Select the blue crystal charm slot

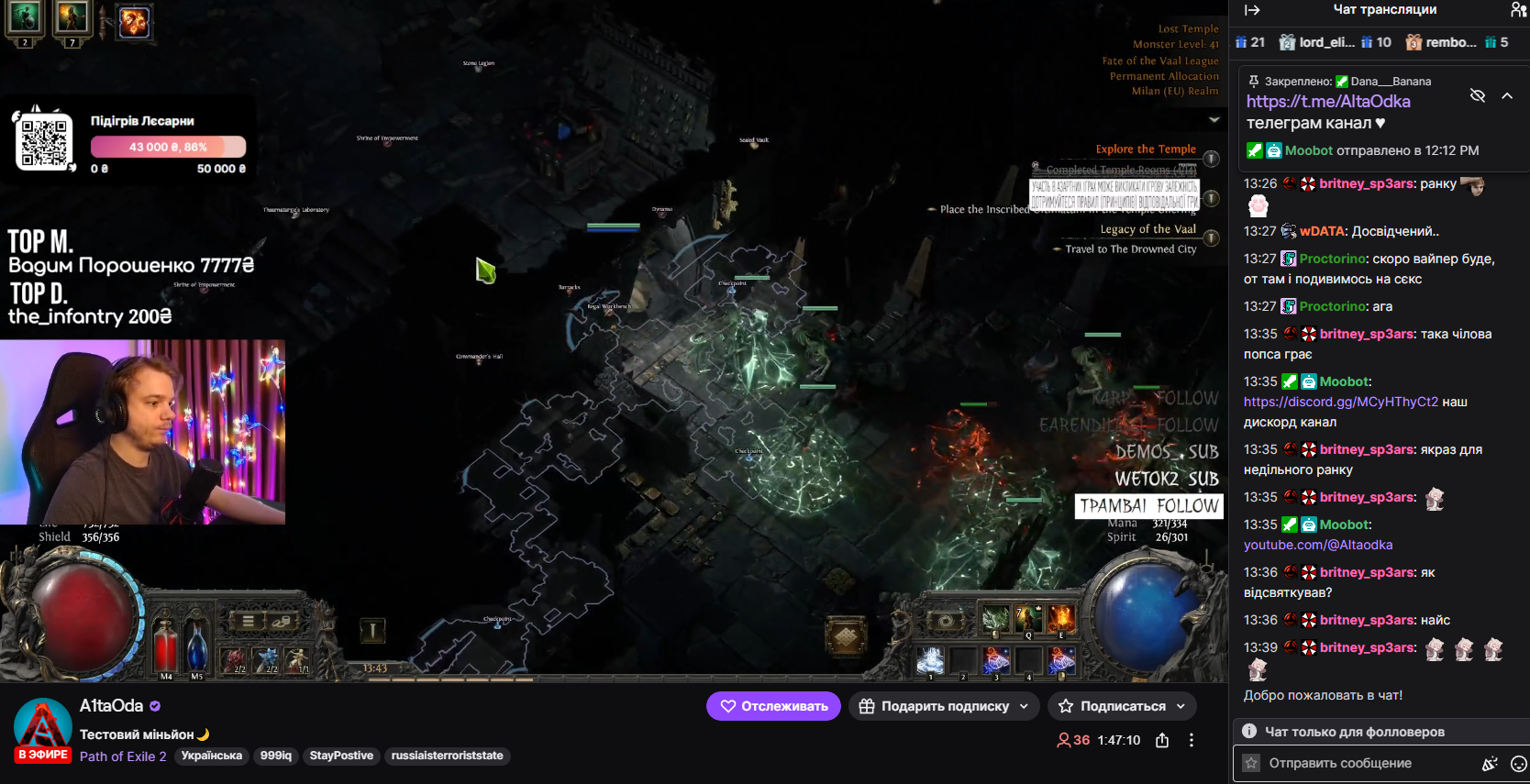[x=267, y=659]
